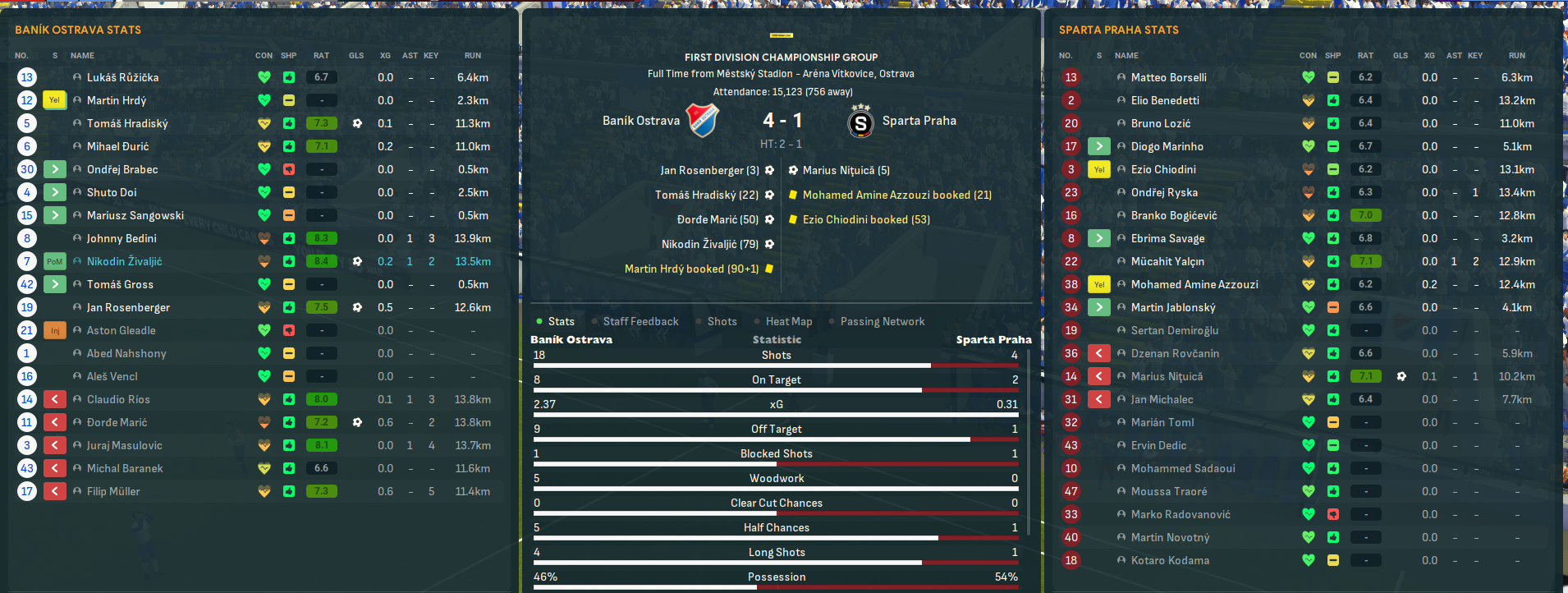Click Mücahit Yalçın's player name
Viewport: 1568px width, 593px height.
[x=1167, y=261]
